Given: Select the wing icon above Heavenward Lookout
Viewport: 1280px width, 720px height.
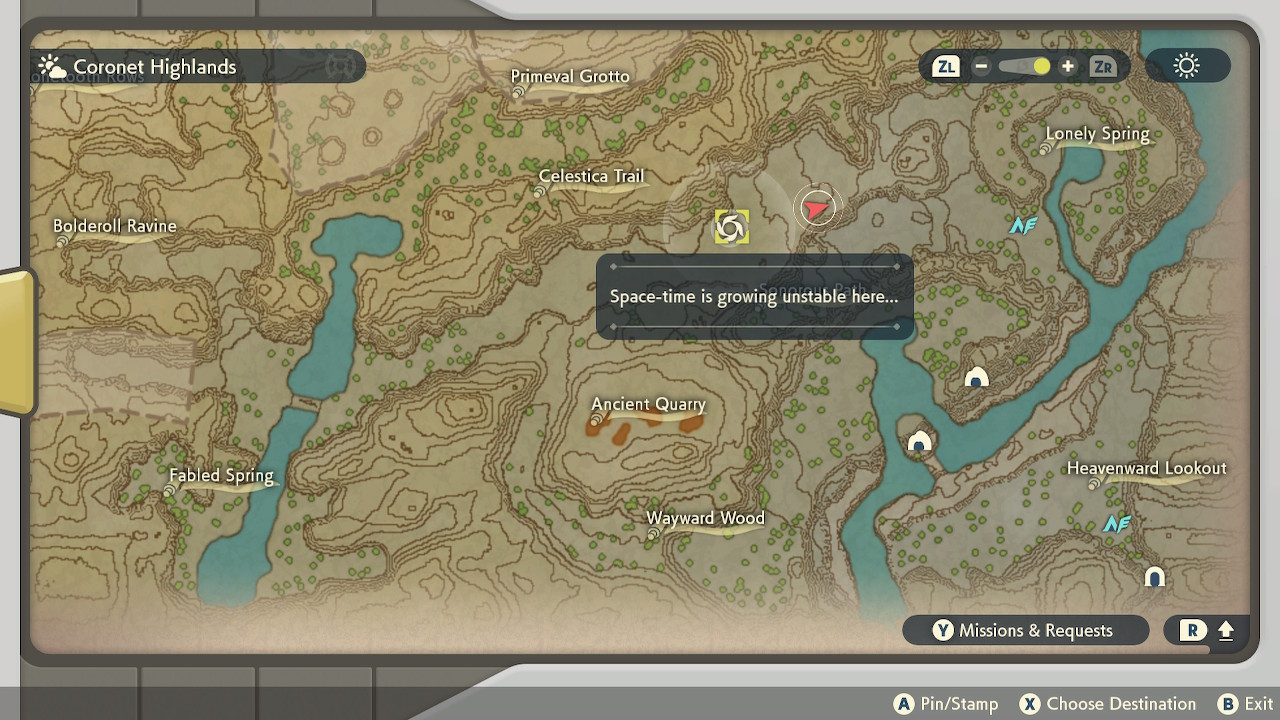Looking at the screenshot, I should (1119, 522).
